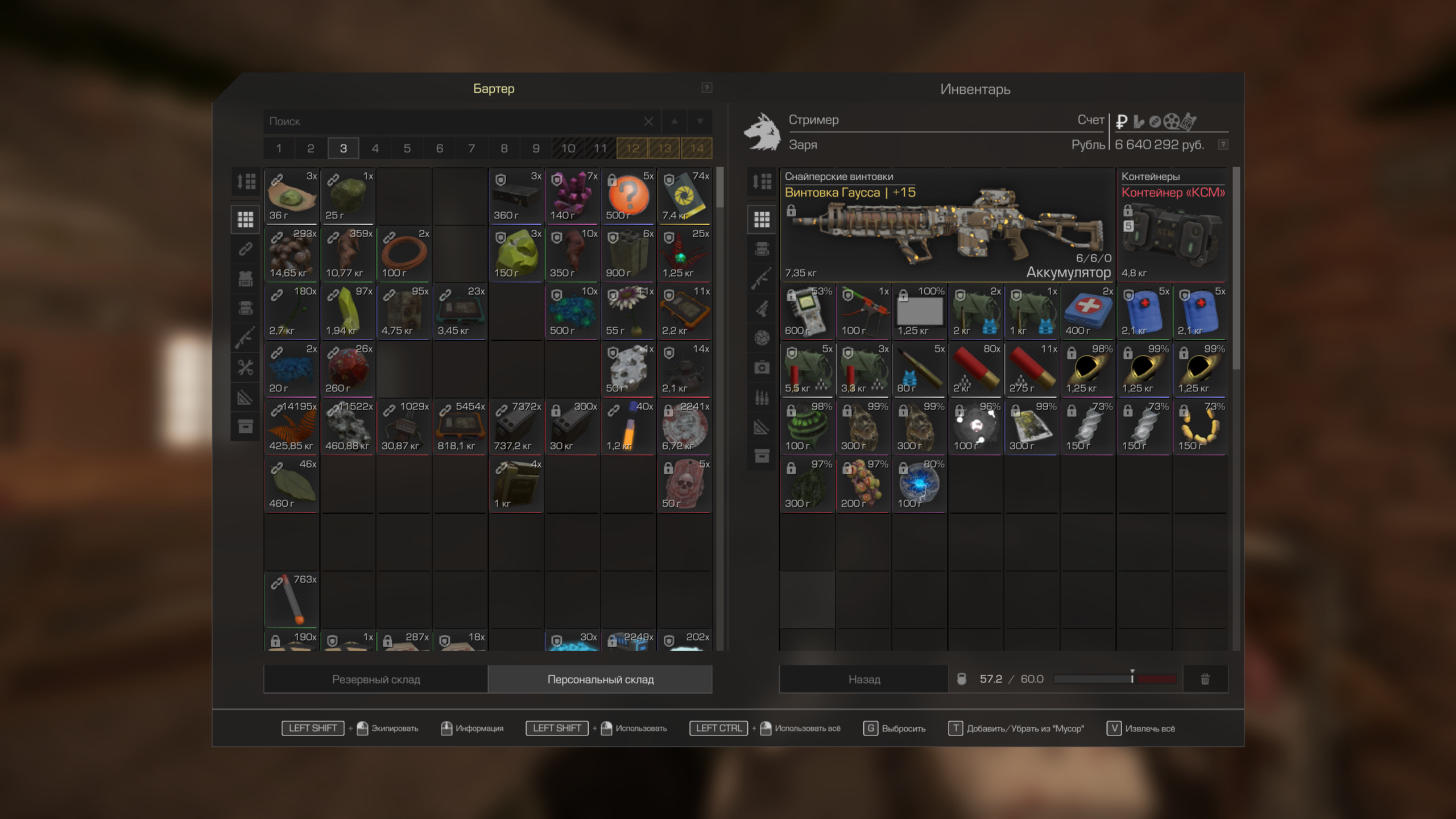Screen dimensions: 1456x819
Task: Pick the first aid kit with red cross
Action: click(1088, 311)
